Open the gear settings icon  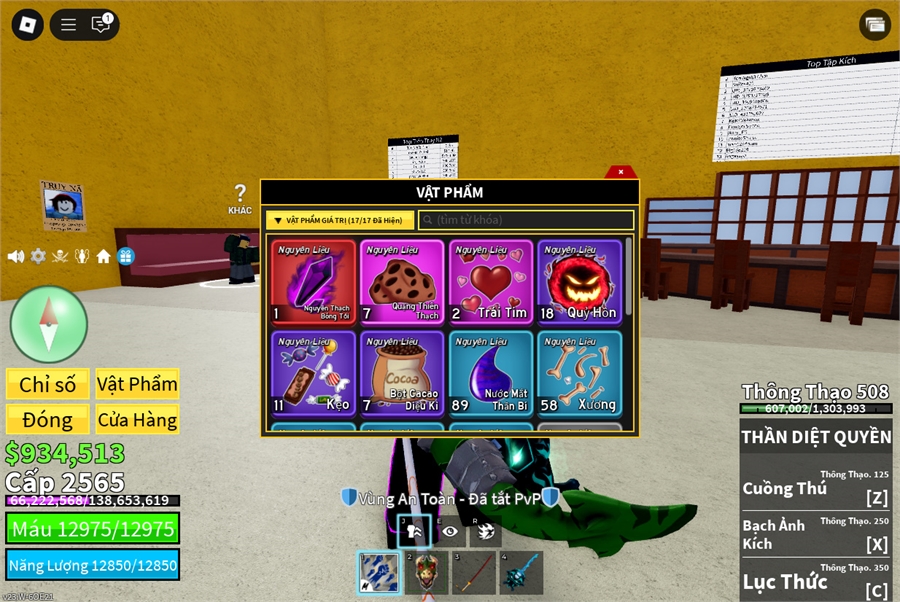(x=38, y=256)
